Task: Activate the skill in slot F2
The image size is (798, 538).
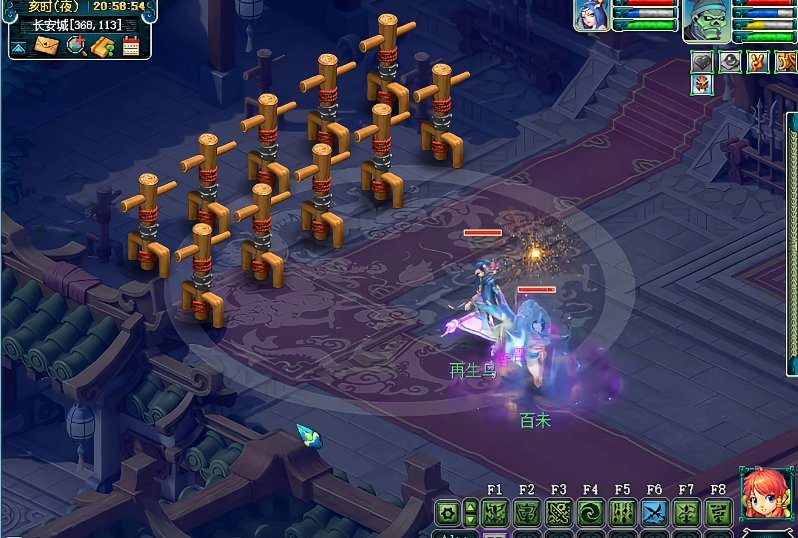Action: click(x=527, y=513)
